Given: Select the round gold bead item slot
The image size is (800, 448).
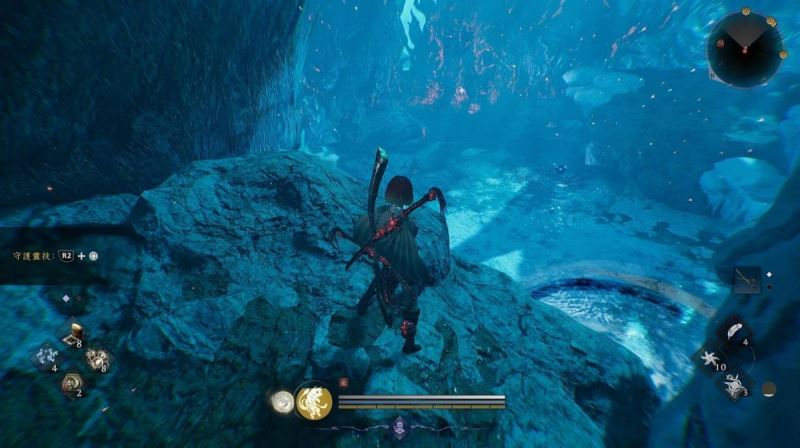Looking at the screenshot, I should [x=98, y=358].
